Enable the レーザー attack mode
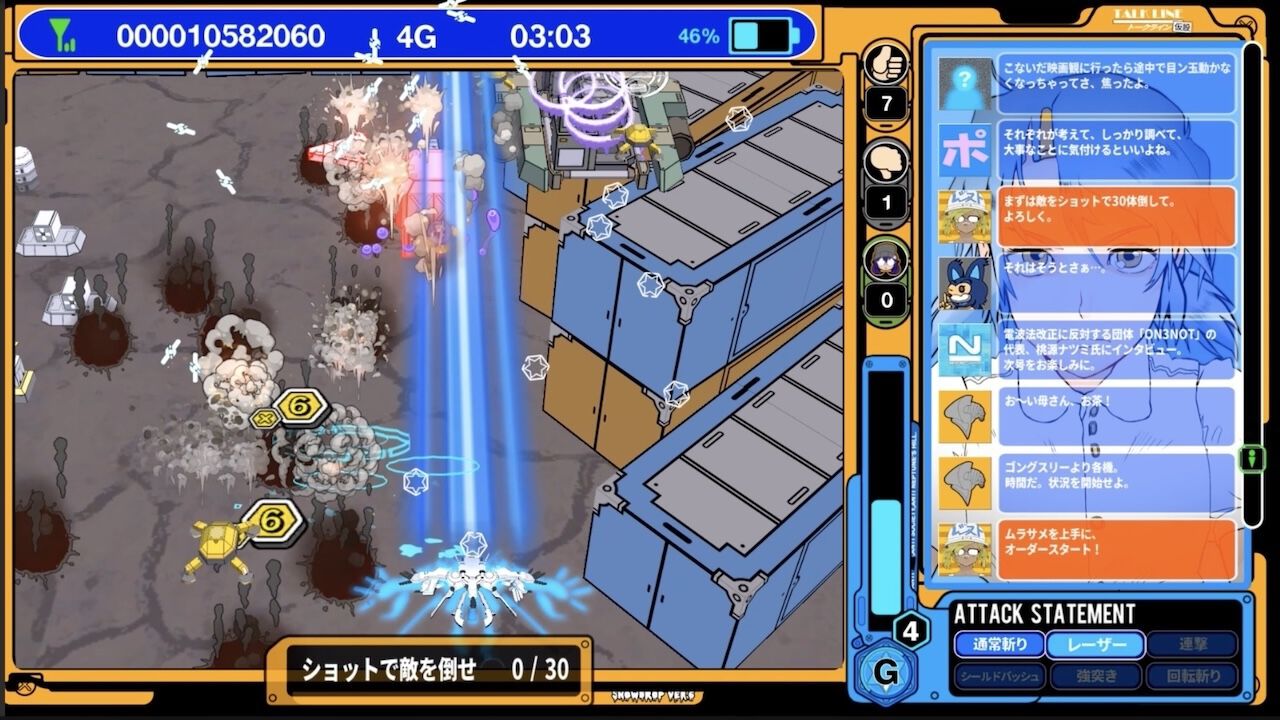1280x720 pixels. [1094, 645]
